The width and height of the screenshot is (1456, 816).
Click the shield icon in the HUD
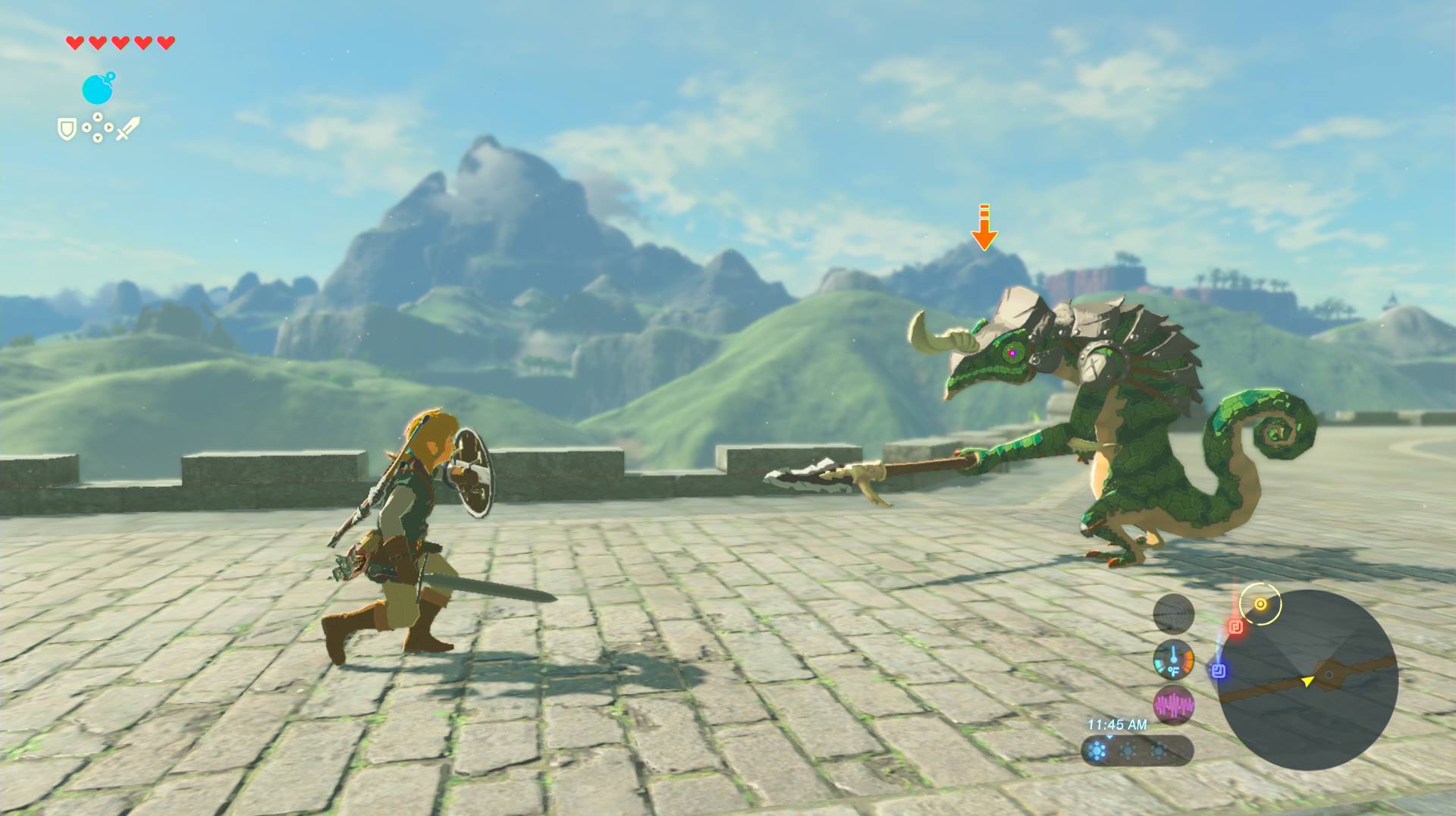pyautogui.click(x=67, y=129)
